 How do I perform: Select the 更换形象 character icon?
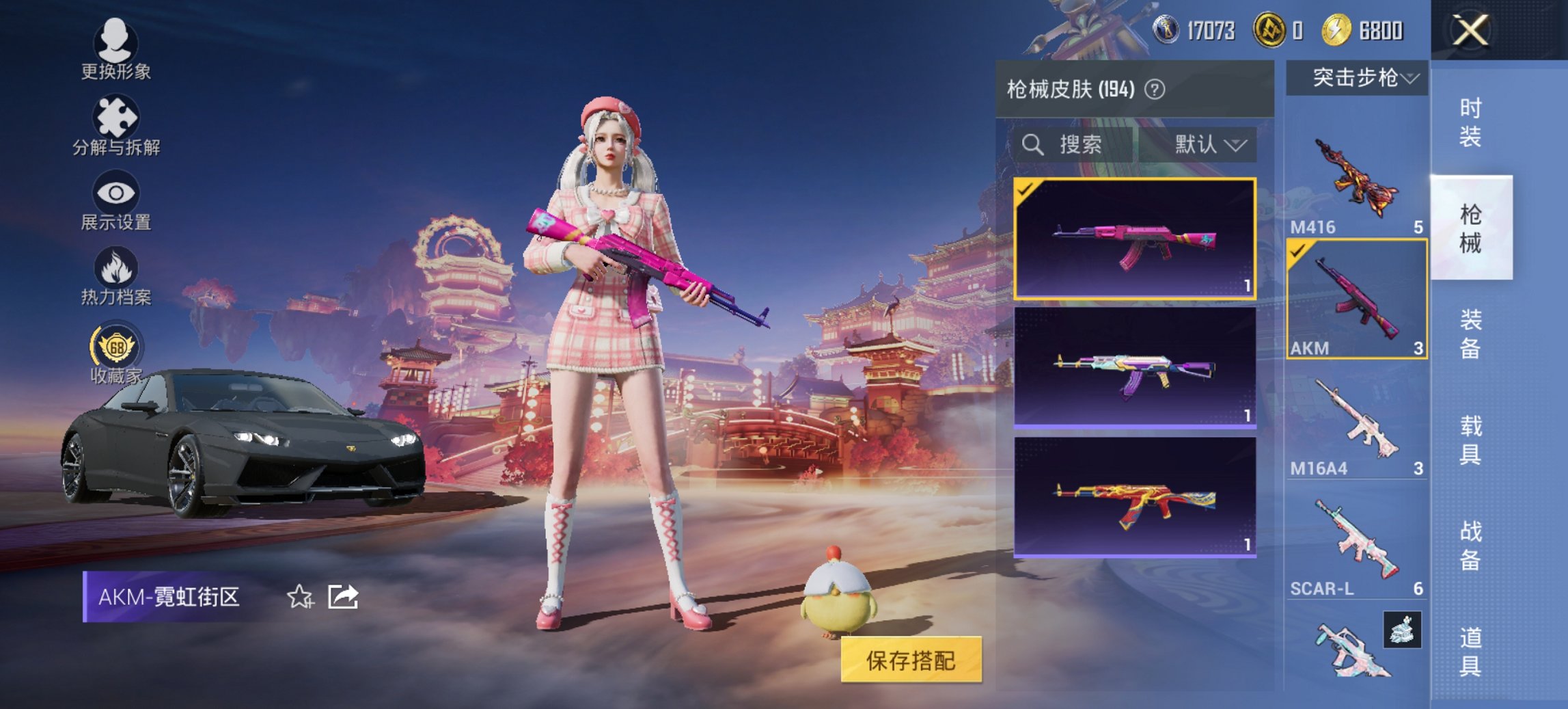tap(116, 41)
